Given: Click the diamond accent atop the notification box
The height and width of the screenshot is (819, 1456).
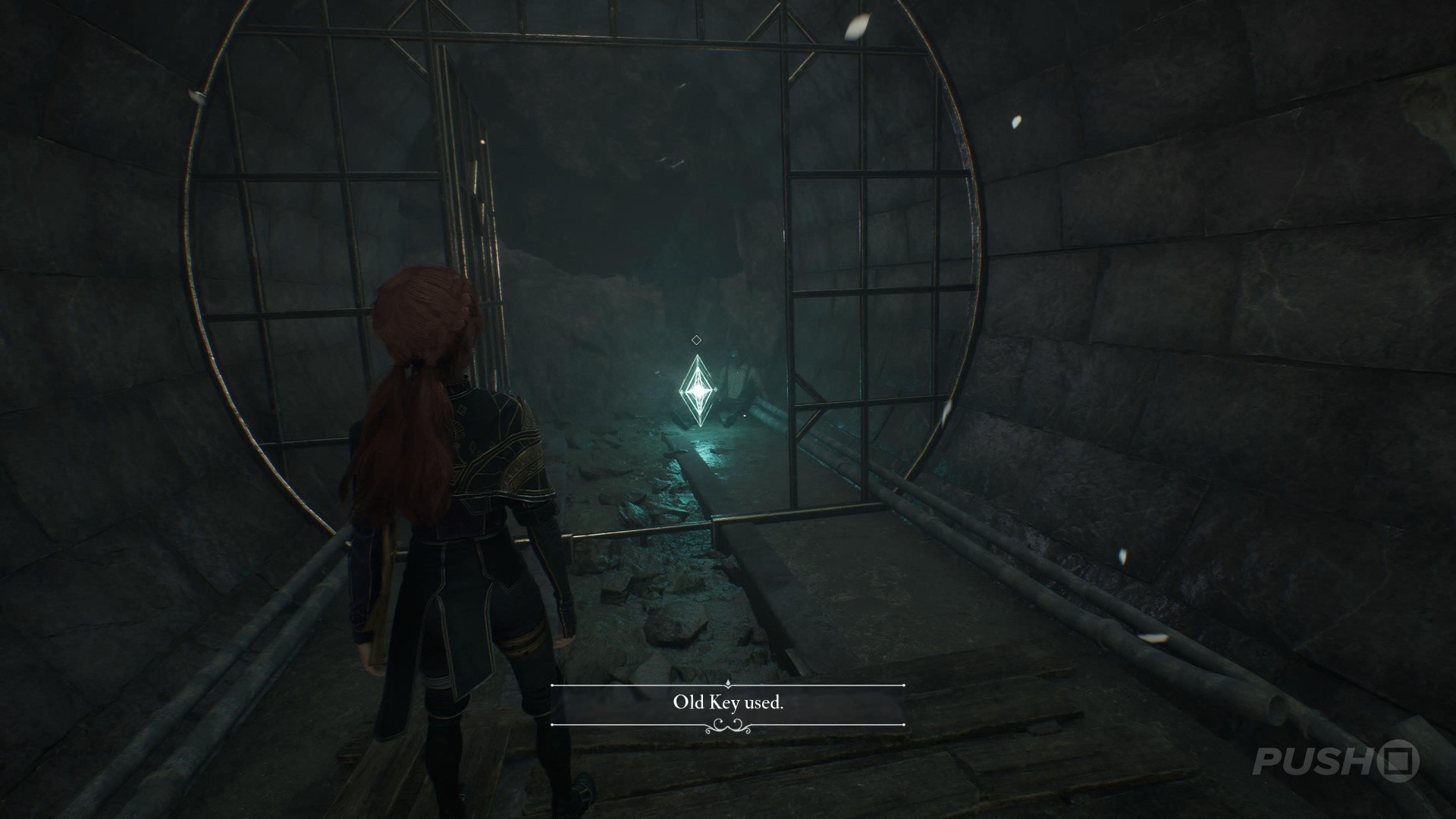Looking at the screenshot, I should click(729, 682).
